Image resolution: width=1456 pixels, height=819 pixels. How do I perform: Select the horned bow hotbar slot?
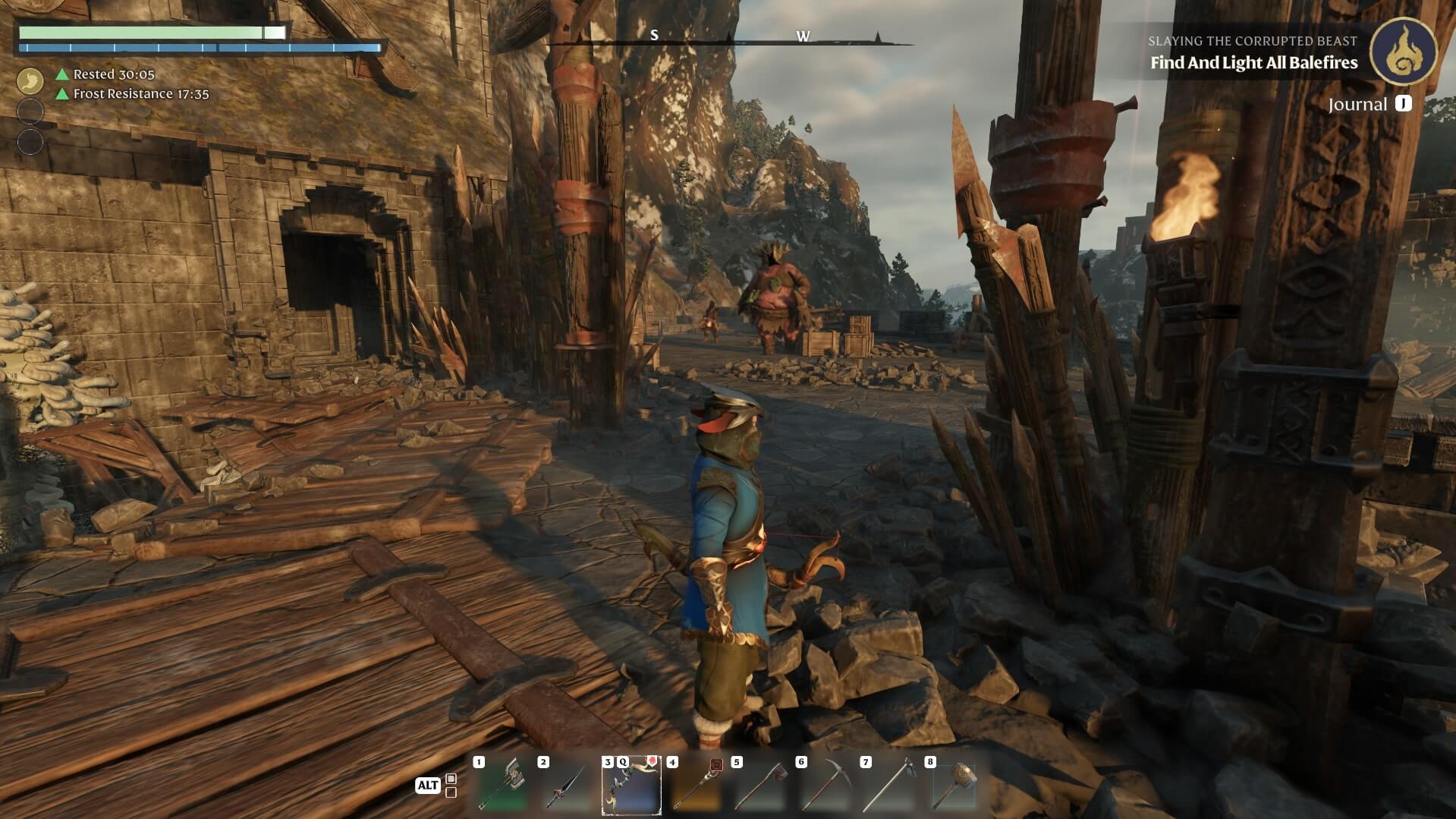631,786
